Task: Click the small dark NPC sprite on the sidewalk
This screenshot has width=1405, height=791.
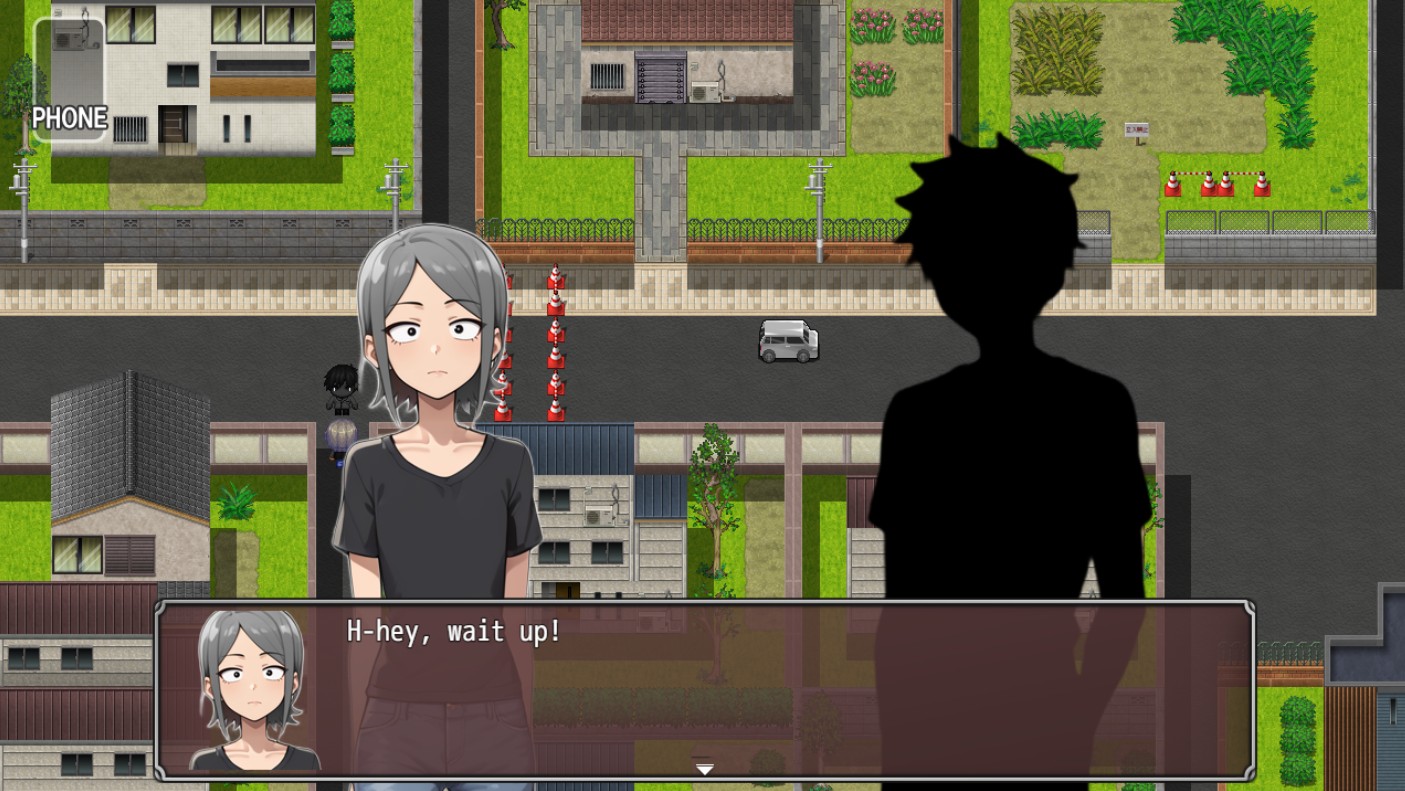Action: 340,390
